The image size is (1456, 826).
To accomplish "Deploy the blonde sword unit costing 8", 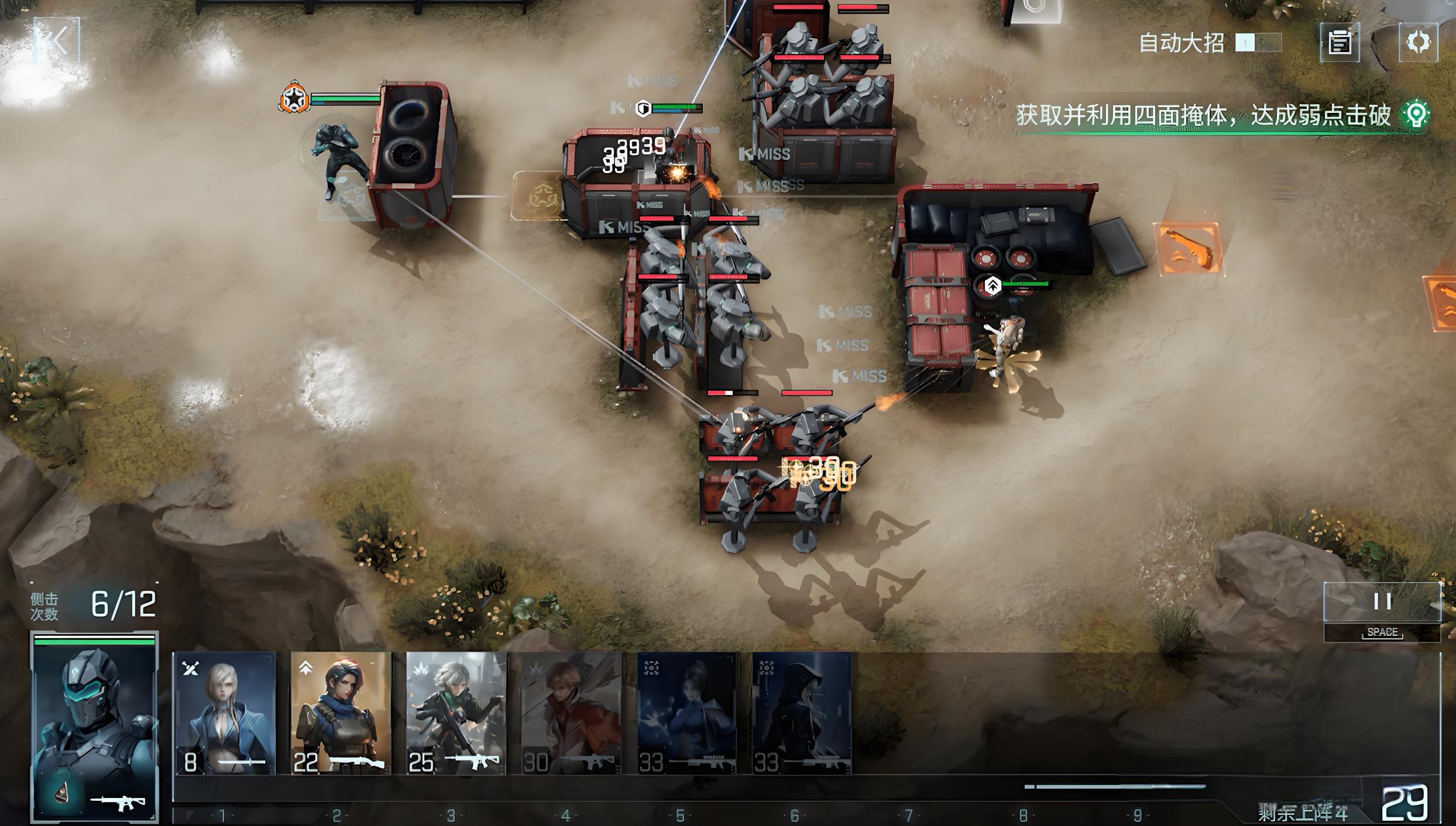I will (225, 714).
